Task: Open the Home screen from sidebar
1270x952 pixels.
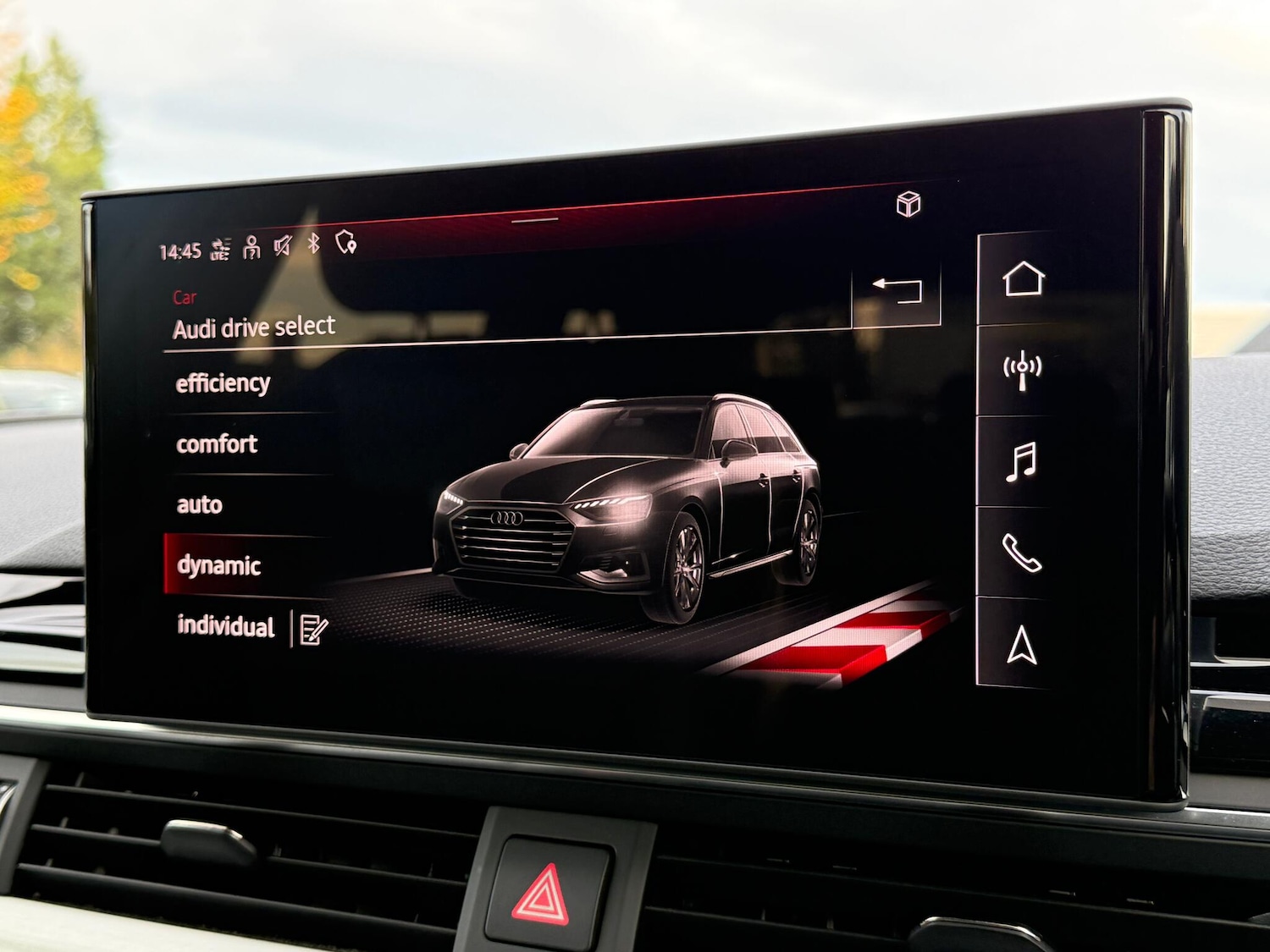Action: [x=1025, y=277]
